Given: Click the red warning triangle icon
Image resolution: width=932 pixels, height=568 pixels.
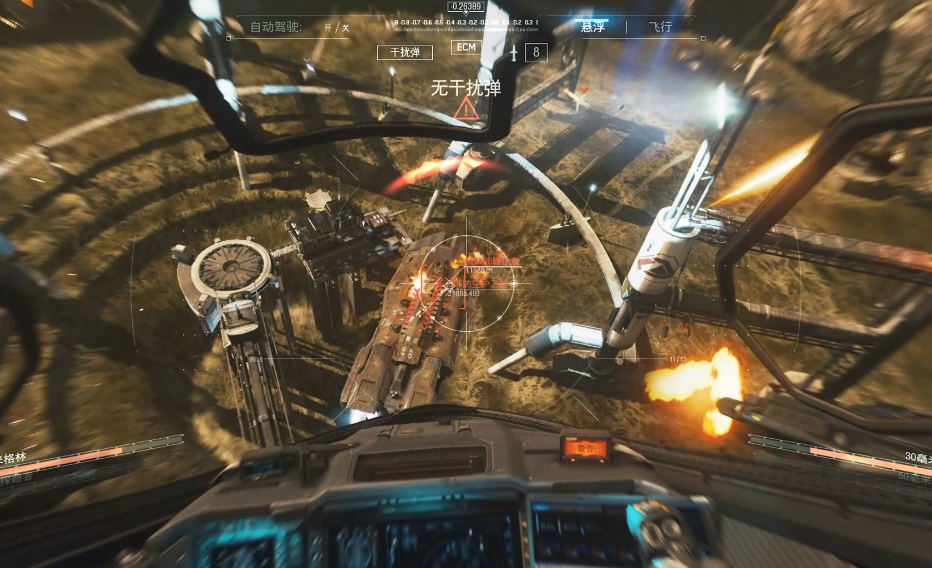Looking at the screenshot, I should point(465,110).
